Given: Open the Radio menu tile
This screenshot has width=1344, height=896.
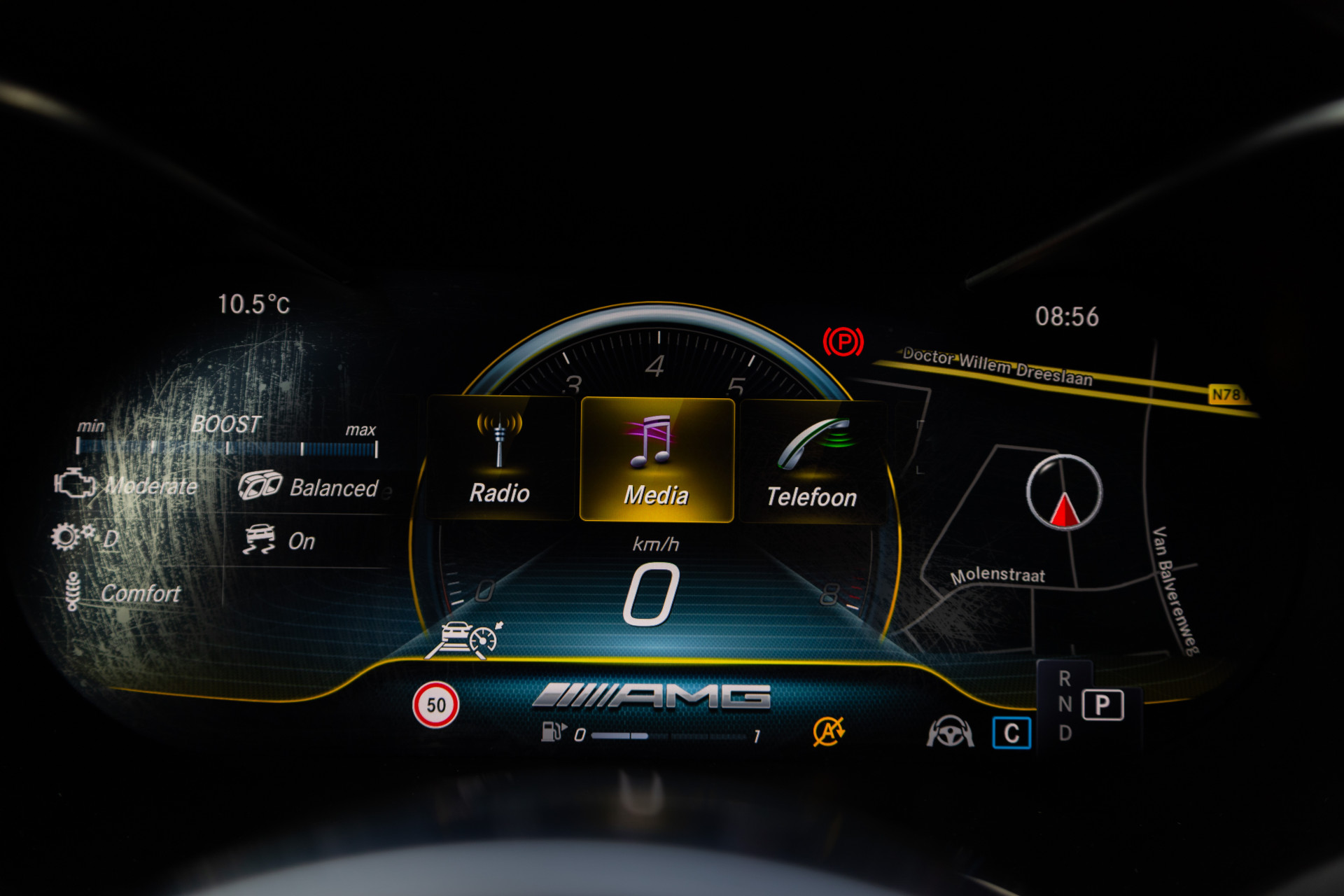Looking at the screenshot, I should (x=499, y=458).
